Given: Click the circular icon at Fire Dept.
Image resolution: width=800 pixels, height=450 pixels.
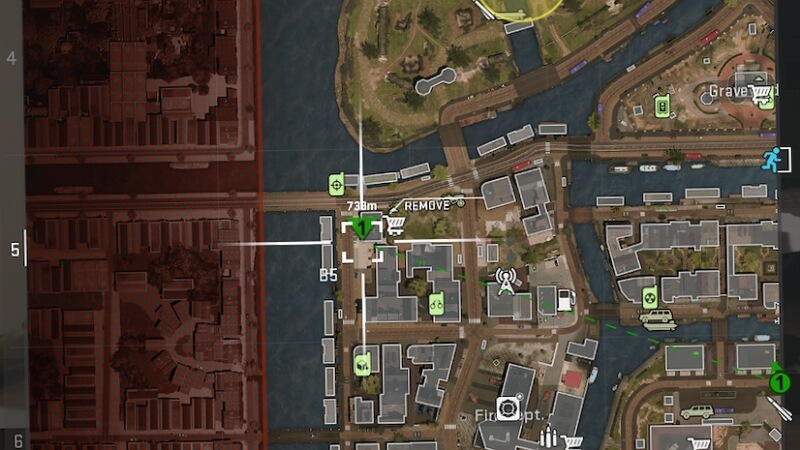Looking at the screenshot, I should click(508, 408).
